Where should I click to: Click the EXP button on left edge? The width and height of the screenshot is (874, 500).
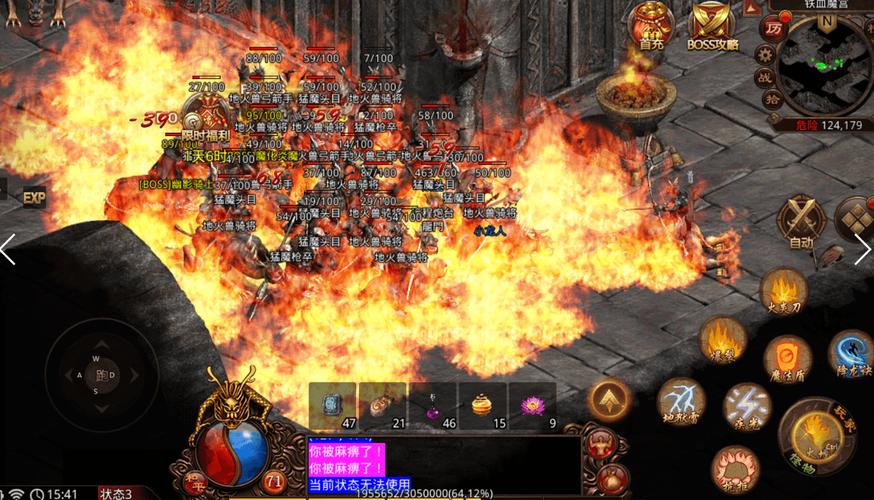35,197
